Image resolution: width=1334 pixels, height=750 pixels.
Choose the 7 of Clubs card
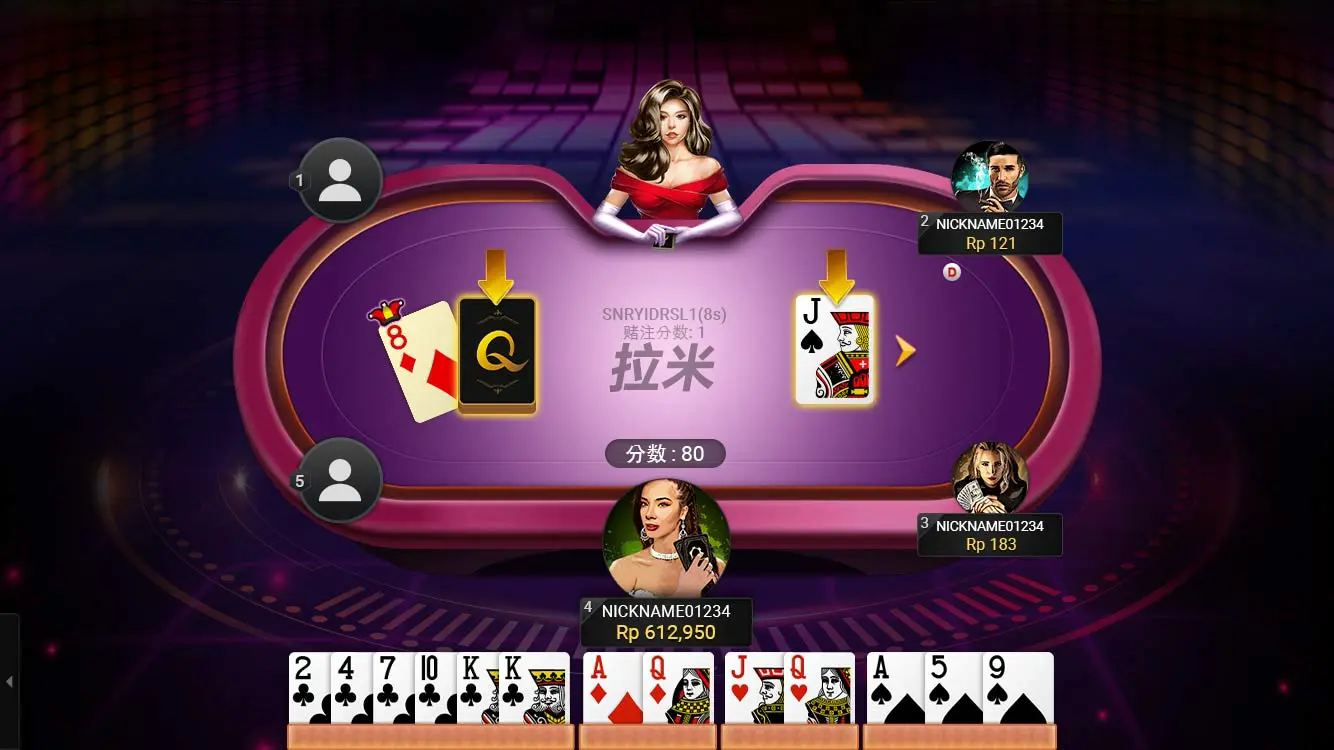point(393,688)
